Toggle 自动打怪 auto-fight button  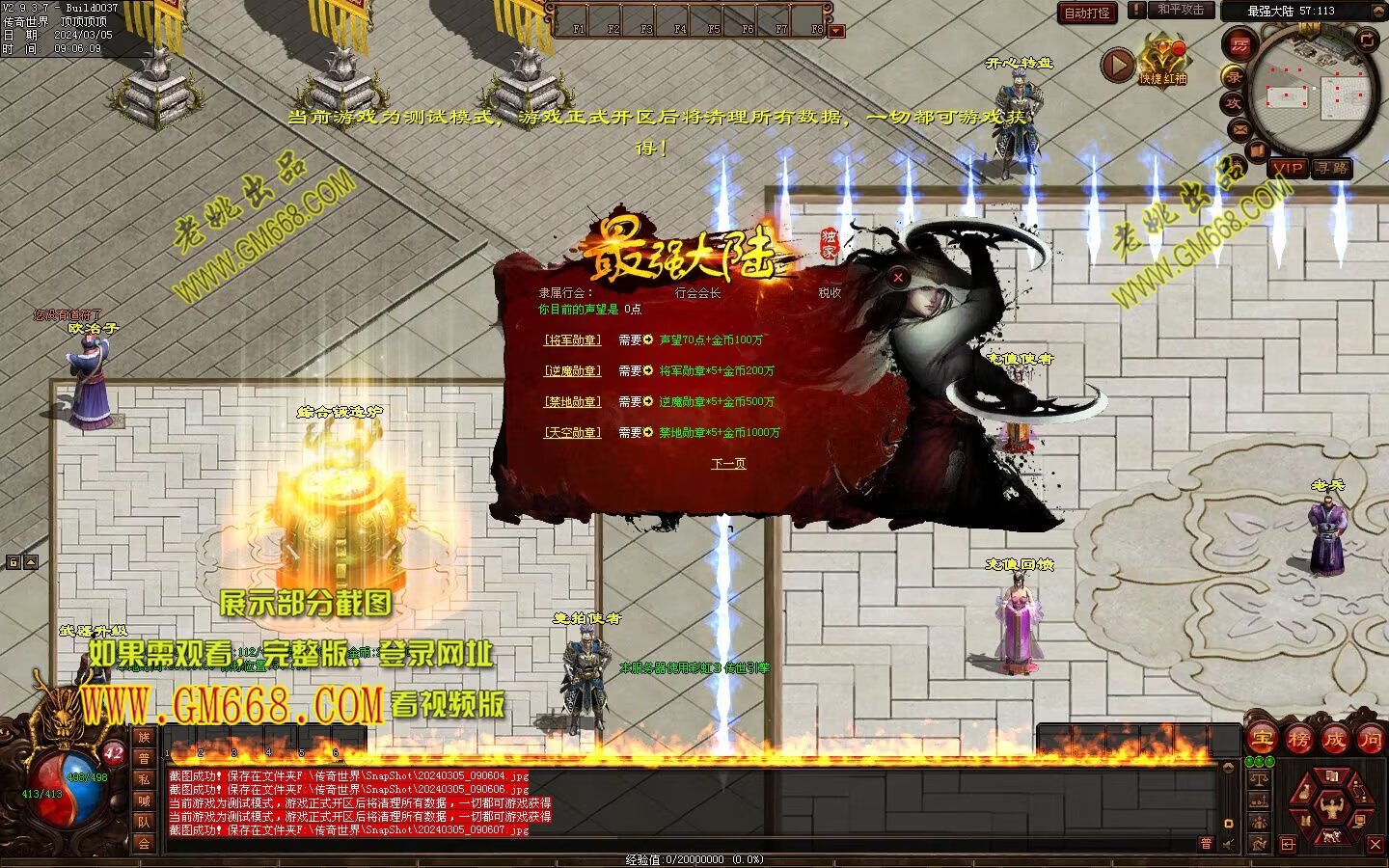point(1087,13)
